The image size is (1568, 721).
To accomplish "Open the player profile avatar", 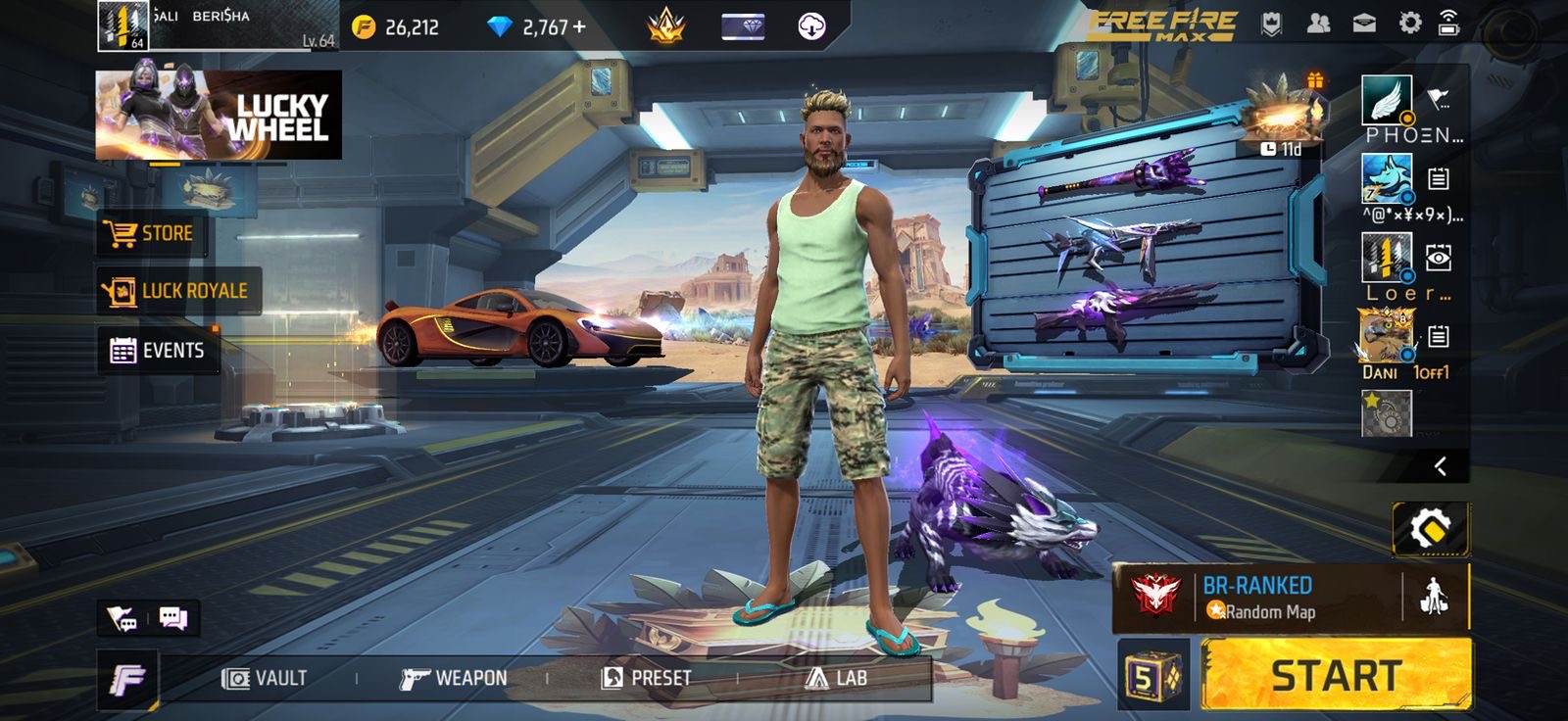I will pos(123,25).
